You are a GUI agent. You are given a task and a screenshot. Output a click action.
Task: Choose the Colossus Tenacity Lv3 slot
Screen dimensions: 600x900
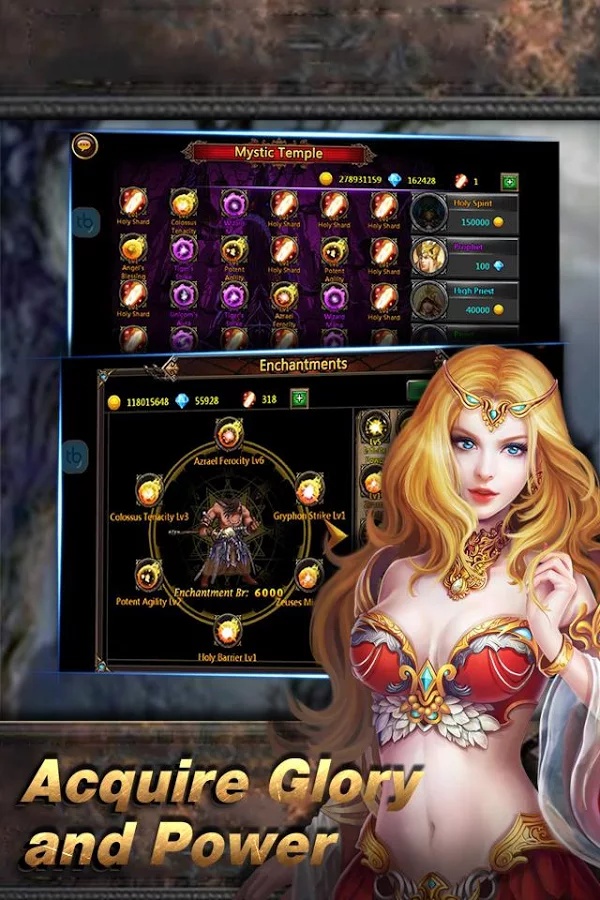tap(150, 492)
